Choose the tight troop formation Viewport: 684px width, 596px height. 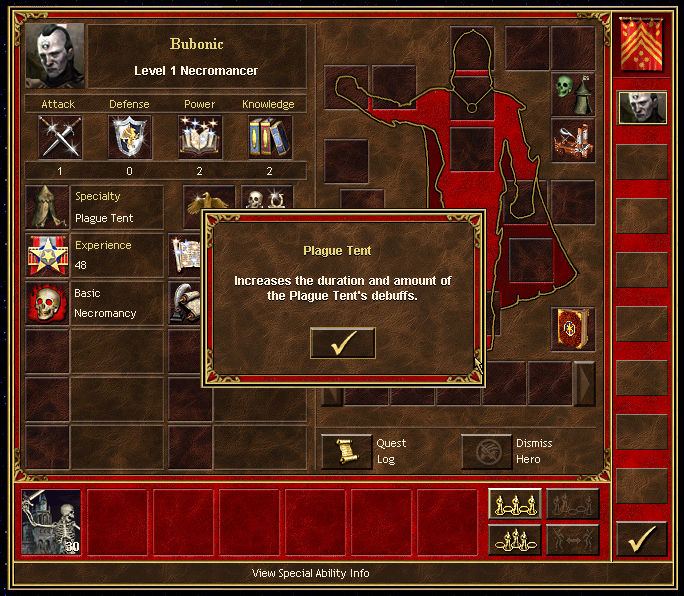[515, 540]
